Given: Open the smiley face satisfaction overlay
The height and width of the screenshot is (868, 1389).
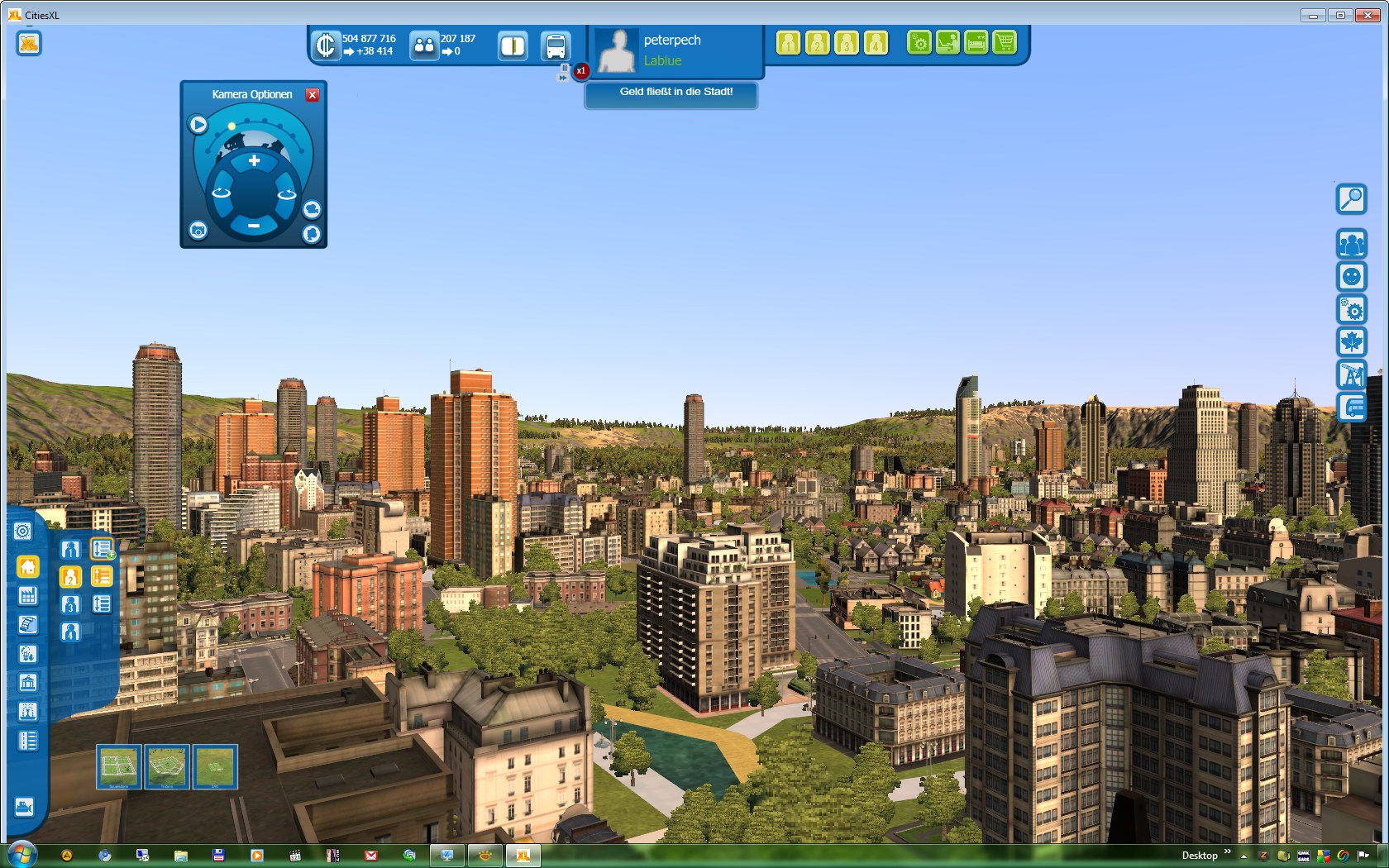Looking at the screenshot, I should point(1351,276).
